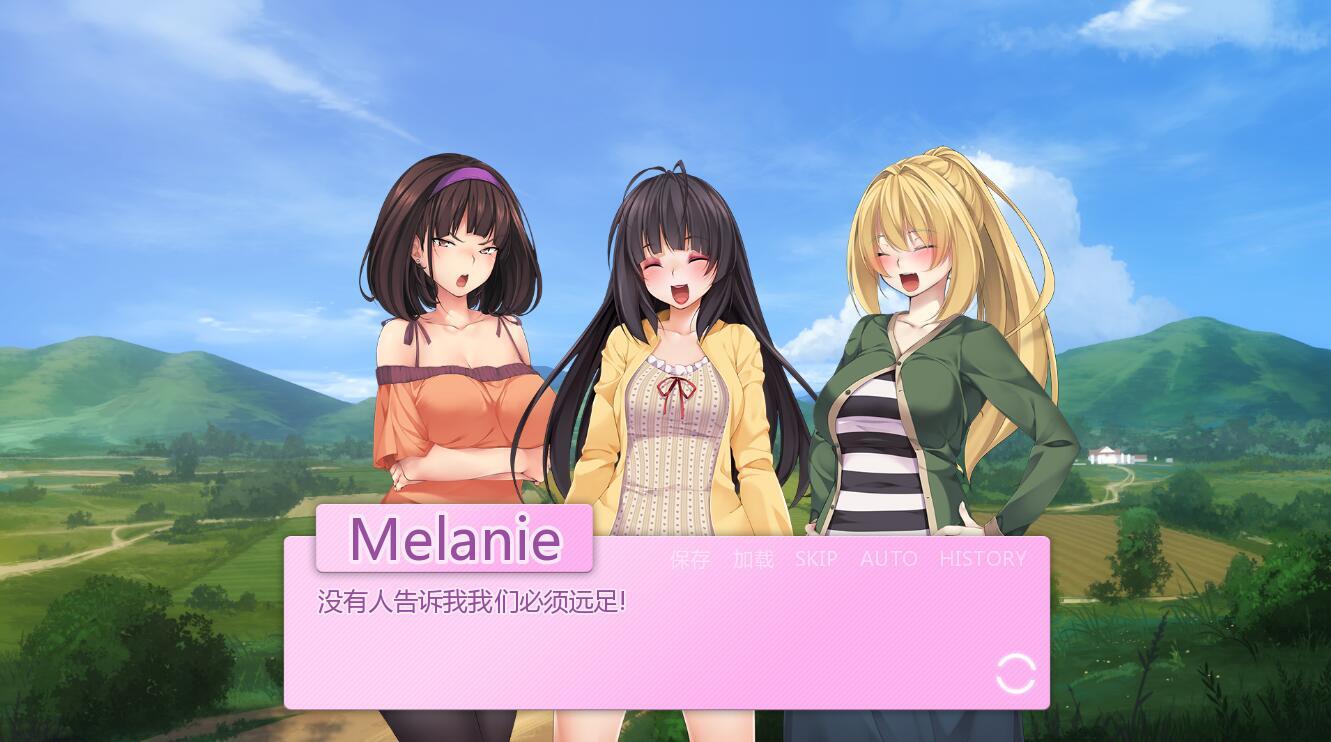Image resolution: width=1331 pixels, height=742 pixels.
Task: Open the HISTORY dialogue log
Action: coord(983,559)
